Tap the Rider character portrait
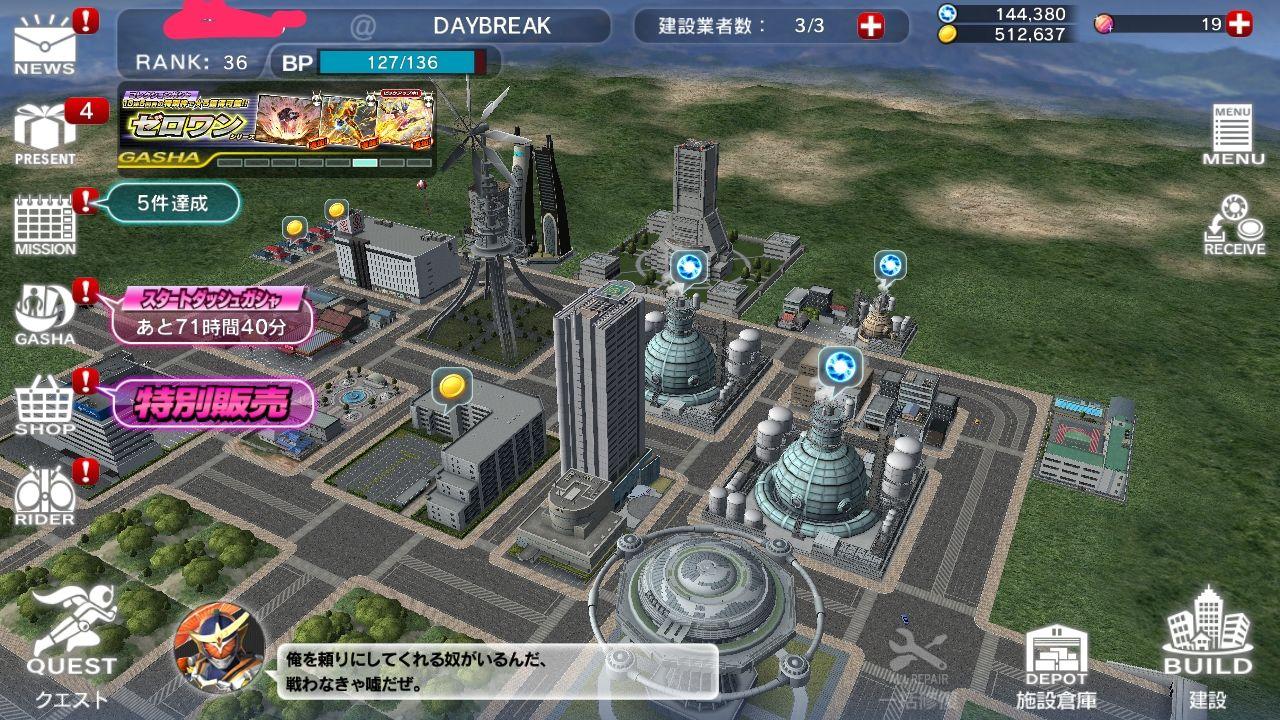Viewport: 1280px width, 720px height. [x=219, y=648]
